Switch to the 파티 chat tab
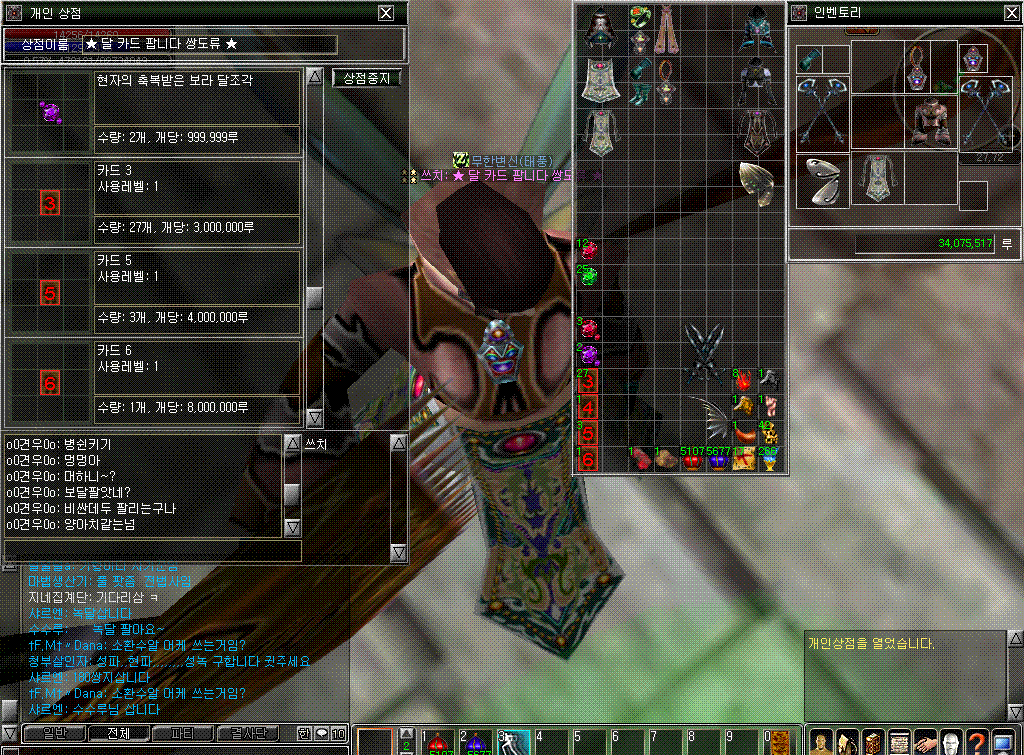1024x755 pixels. pos(180,734)
